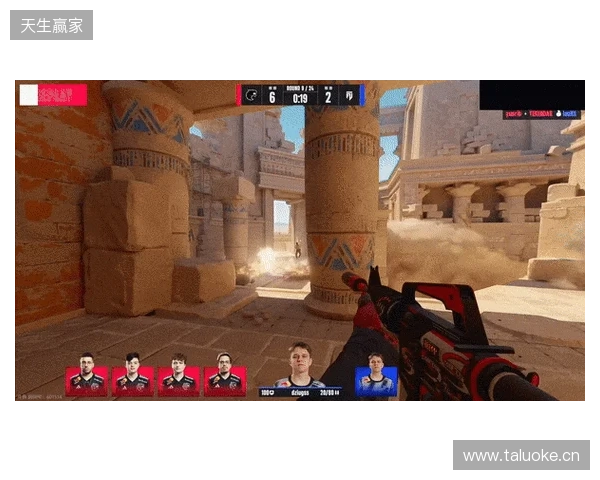The image size is (600, 480).
Task: Select the spectated player dziugss portrait
Action: pos(300,366)
